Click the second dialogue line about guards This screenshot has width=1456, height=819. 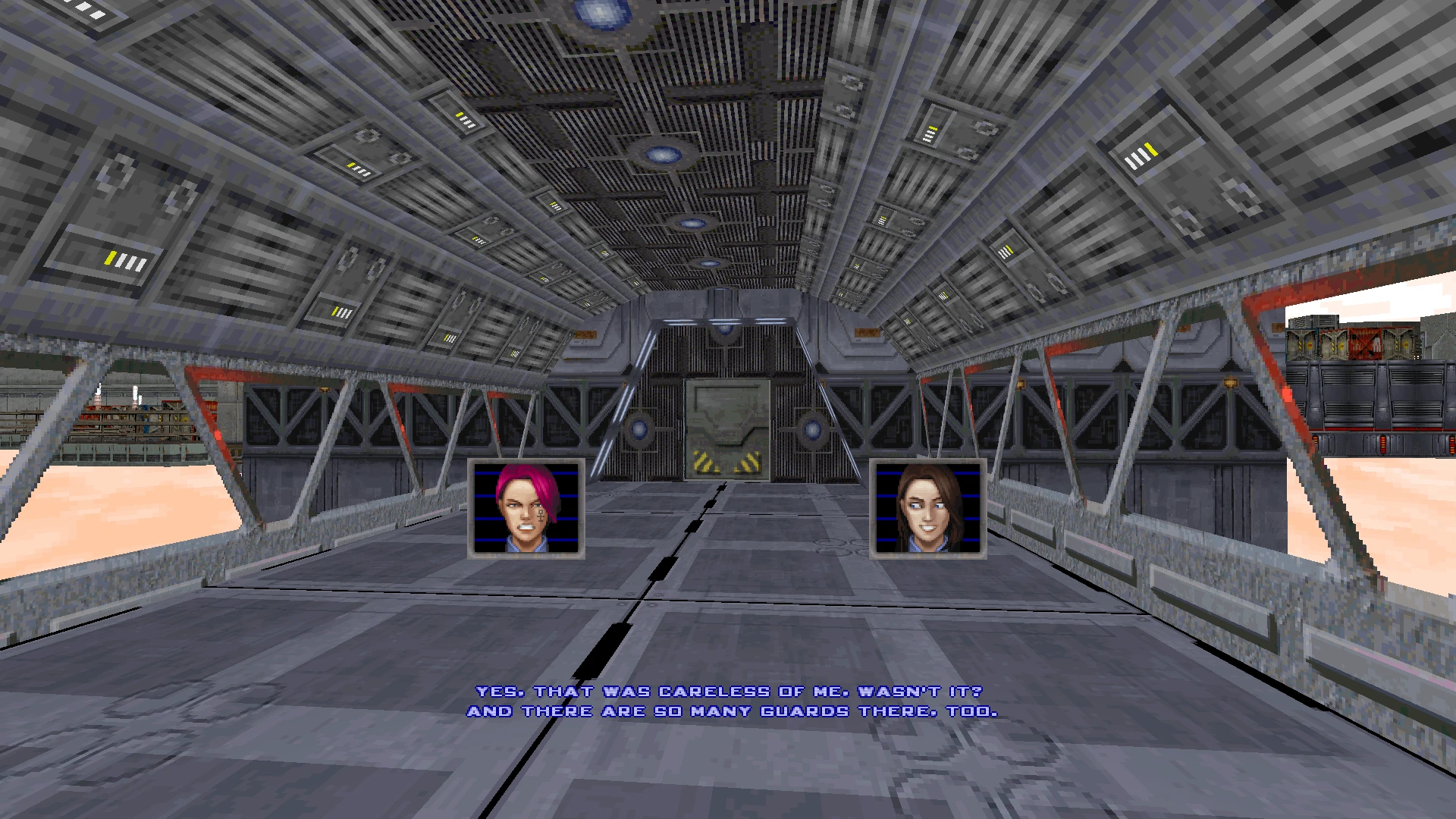click(730, 711)
